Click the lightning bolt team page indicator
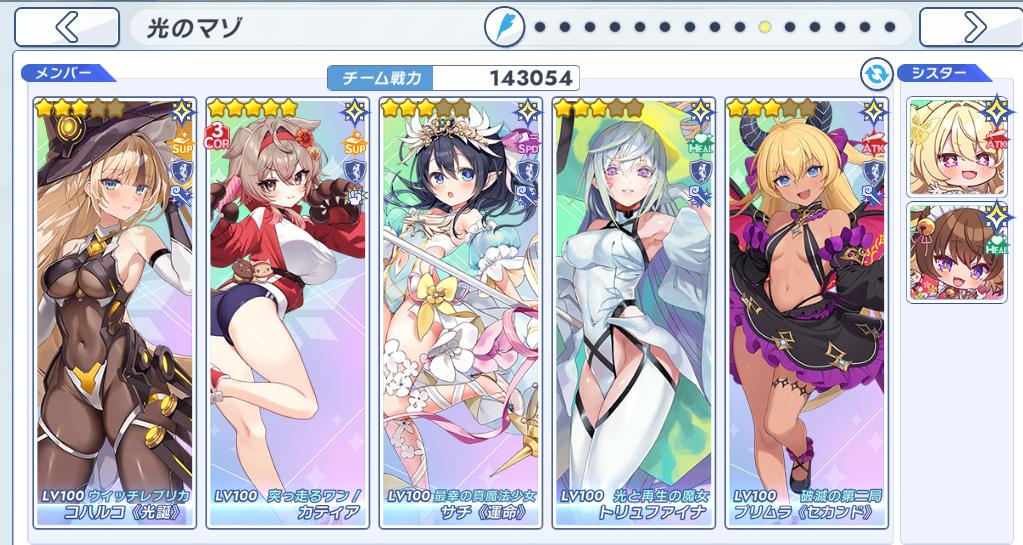 pos(505,27)
